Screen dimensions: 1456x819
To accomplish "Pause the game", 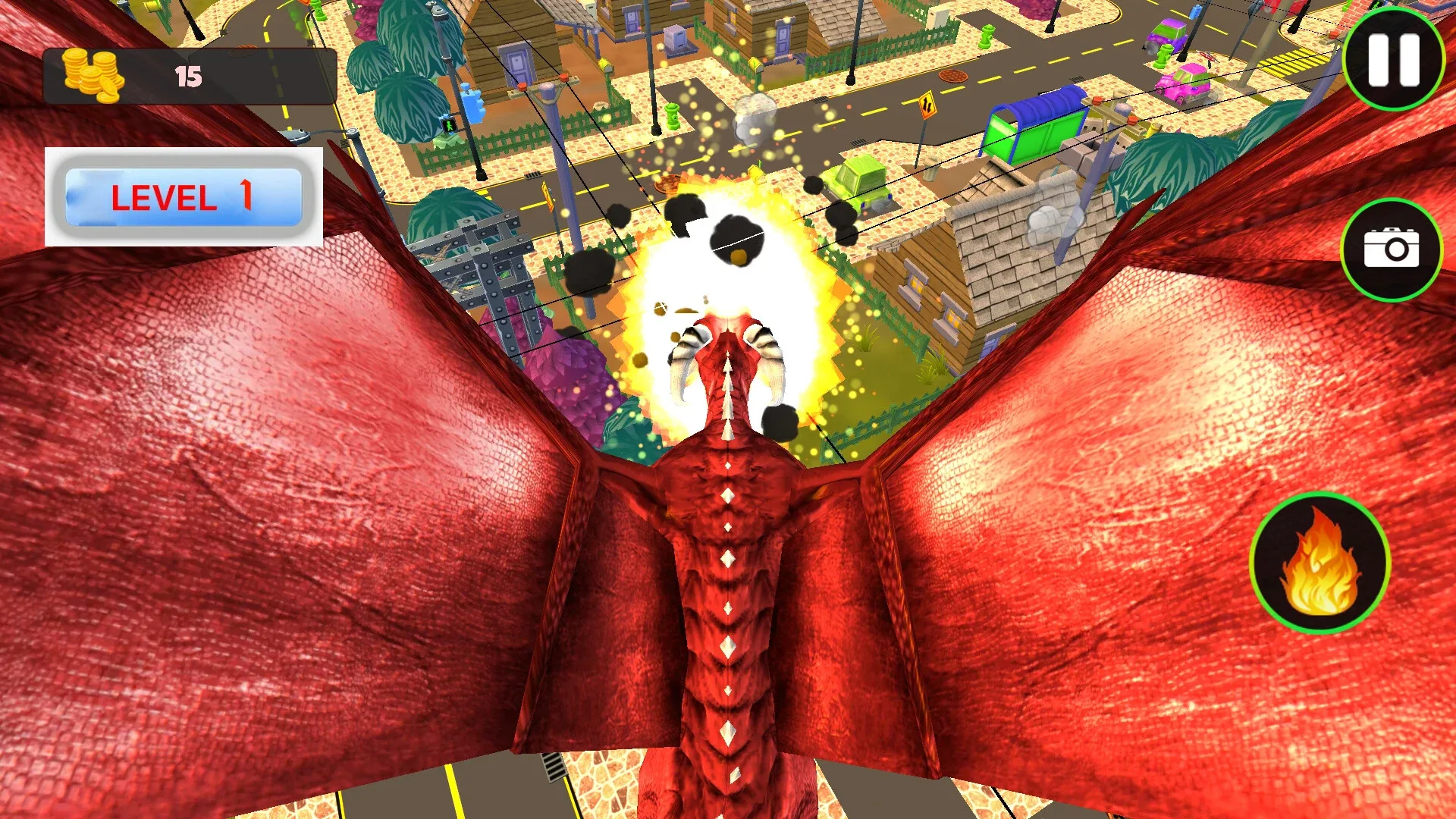I will point(1394,62).
